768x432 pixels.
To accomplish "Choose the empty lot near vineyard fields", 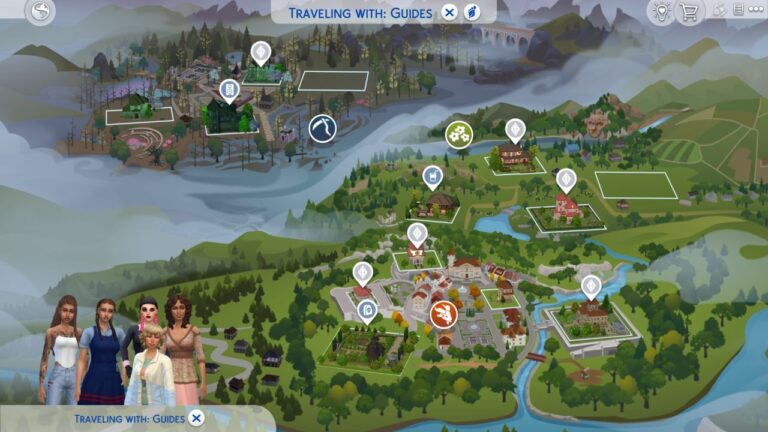I will click(635, 185).
